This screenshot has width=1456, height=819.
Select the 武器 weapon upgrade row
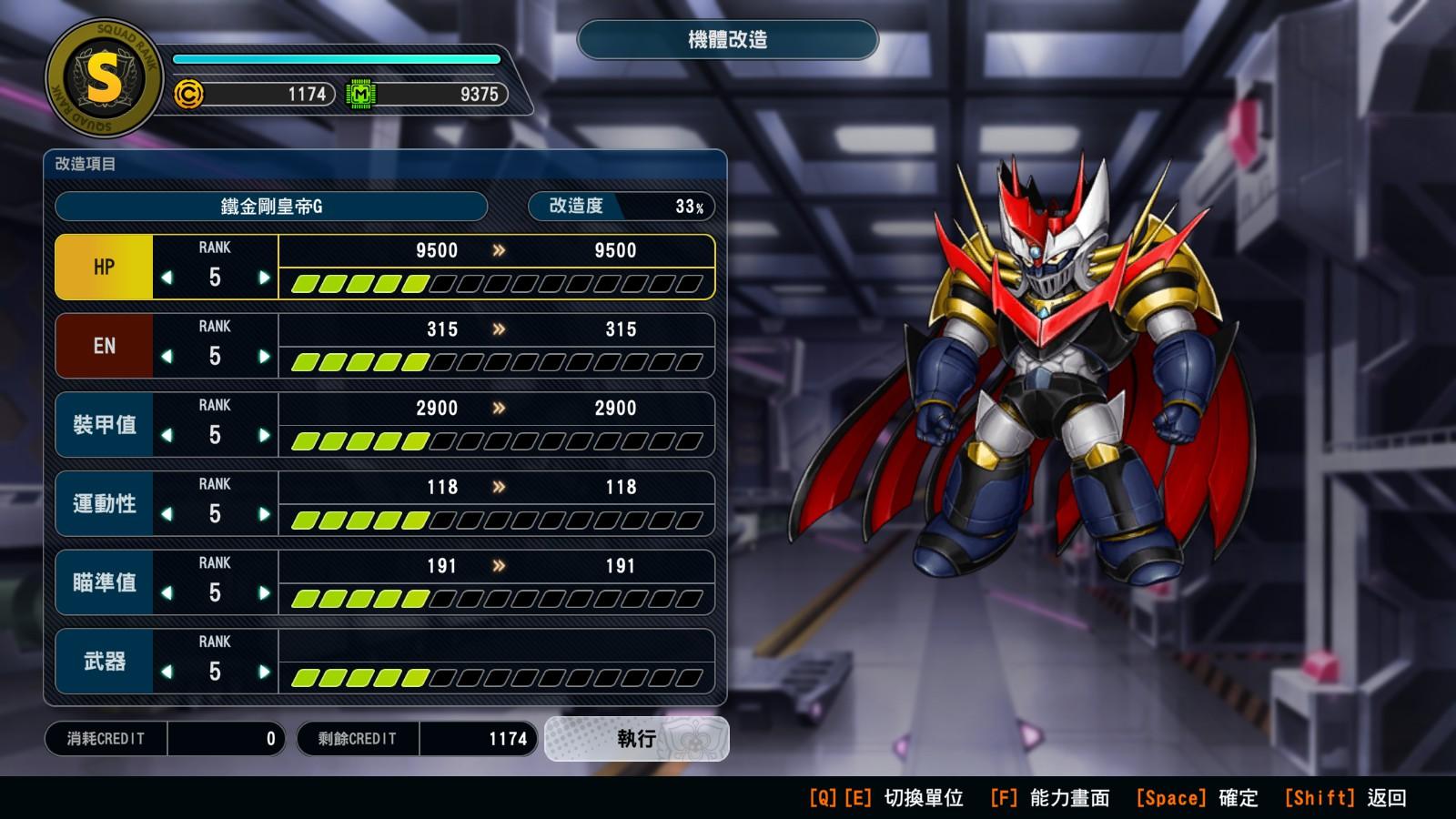(x=104, y=662)
